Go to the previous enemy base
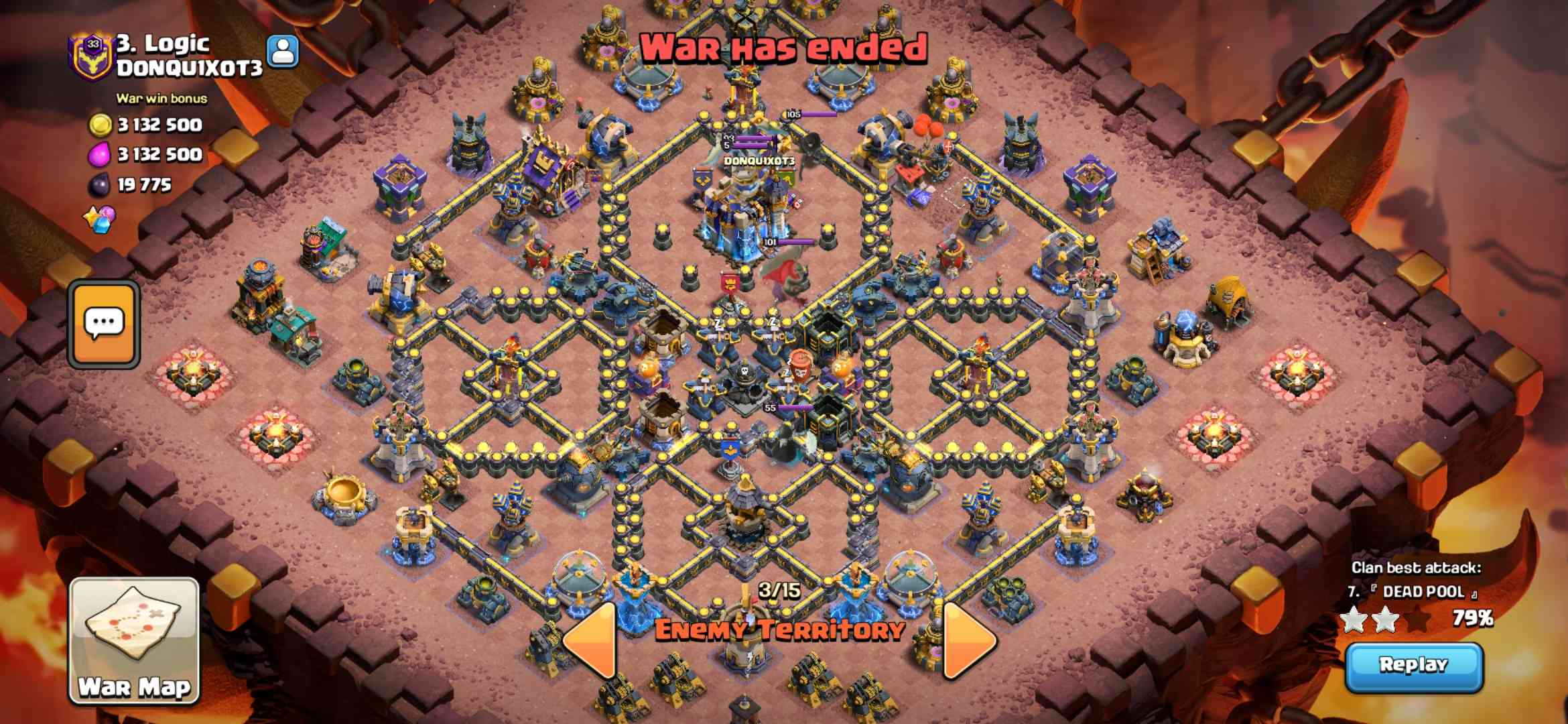Image resolution: width=1568 pixels, height=724 pixels. click(592, 640)
